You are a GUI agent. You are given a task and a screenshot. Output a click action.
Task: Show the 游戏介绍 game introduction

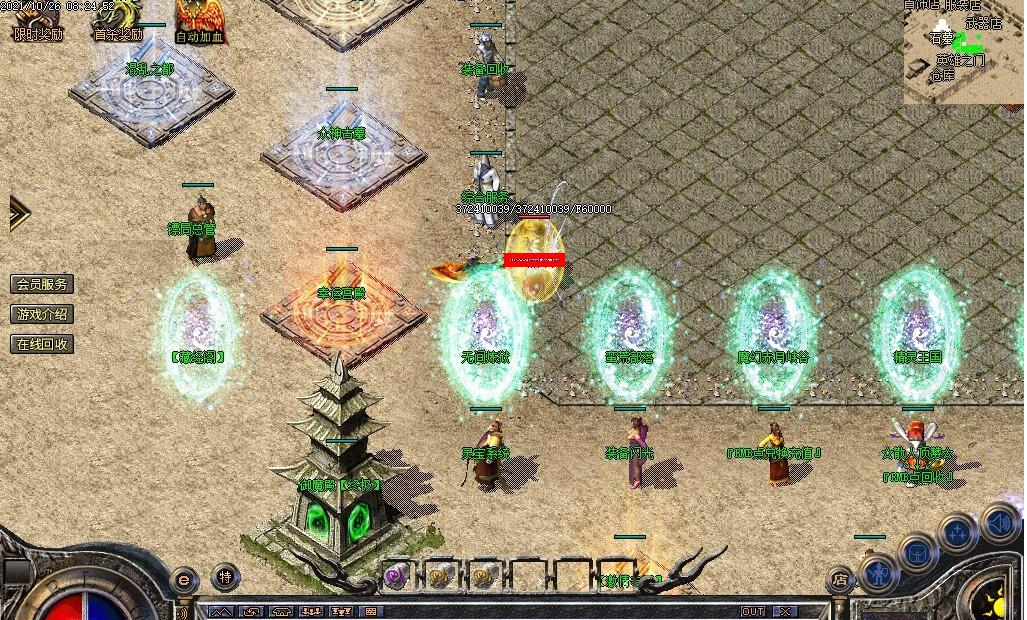point(42,314)
